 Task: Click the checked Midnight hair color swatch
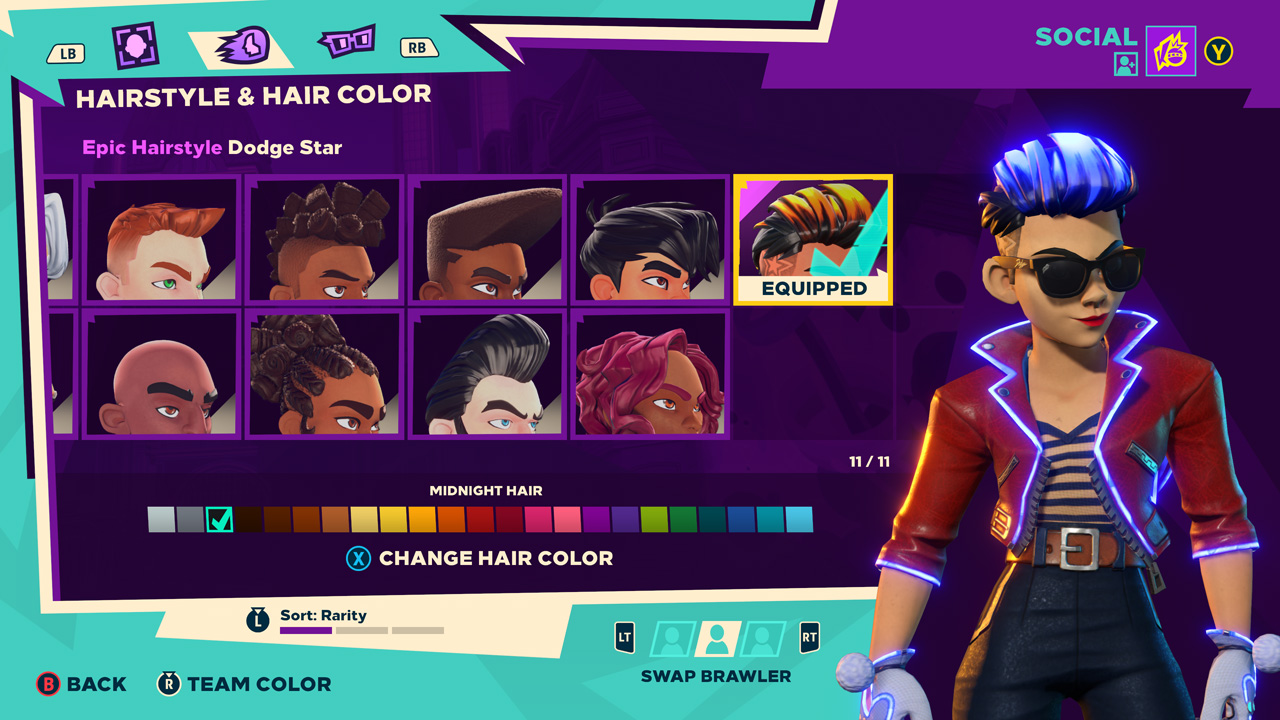click(219, 520)
